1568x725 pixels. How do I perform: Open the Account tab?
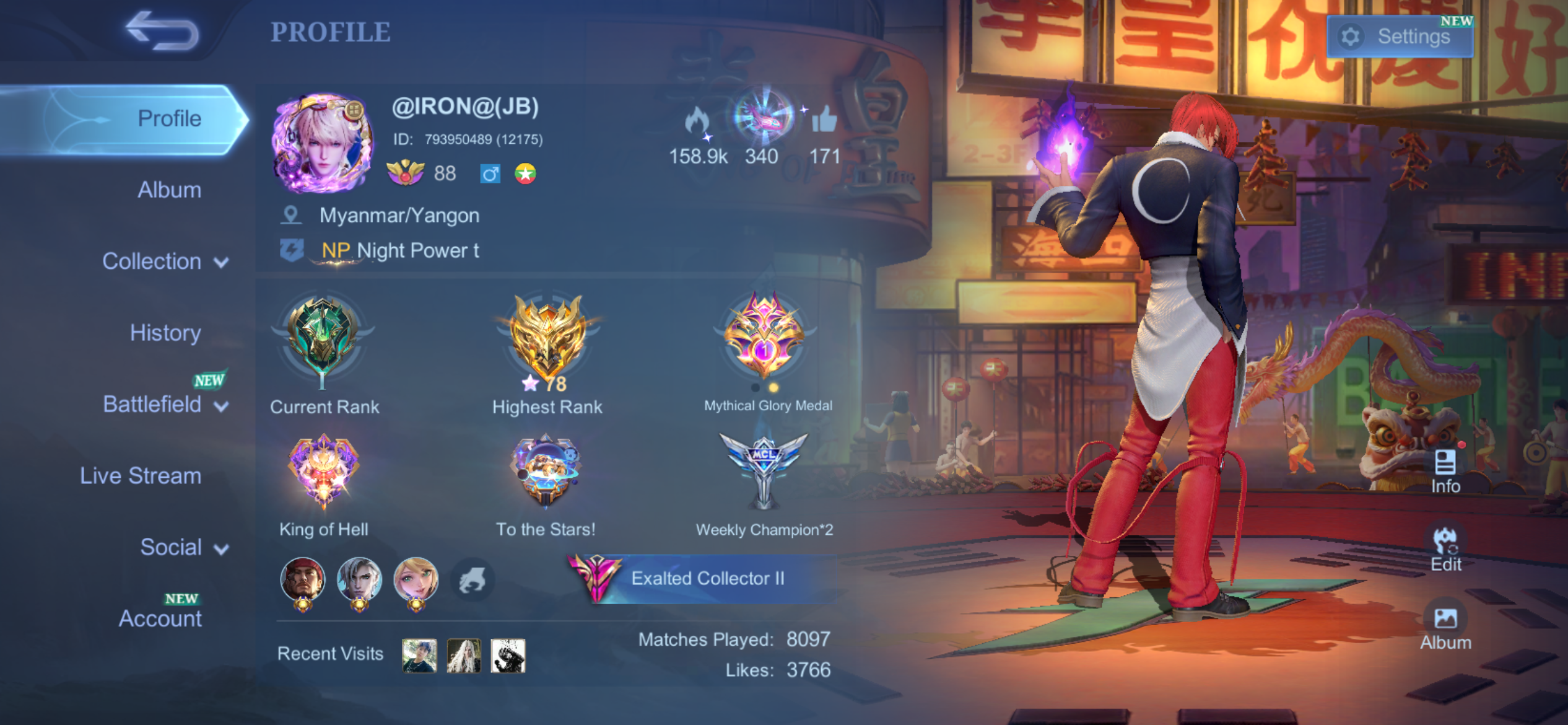[x=160, y=618]
